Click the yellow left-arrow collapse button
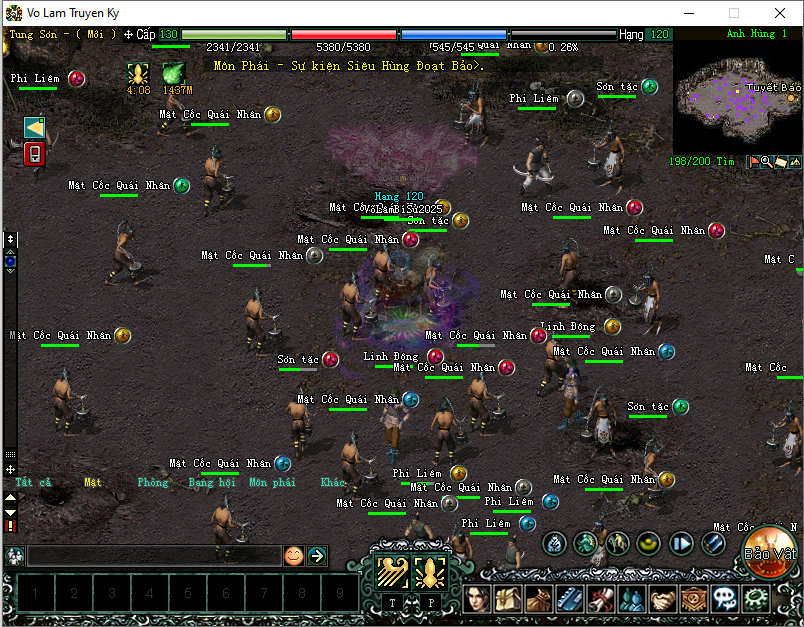804x627 pixels. tap(34, 127)
